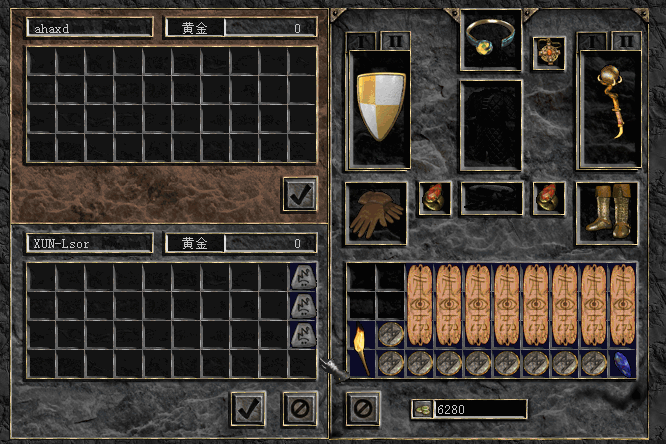This screenshot has width=666, height=444.
Task: Click the empty body armor slot
Action: tap(490, 125)
